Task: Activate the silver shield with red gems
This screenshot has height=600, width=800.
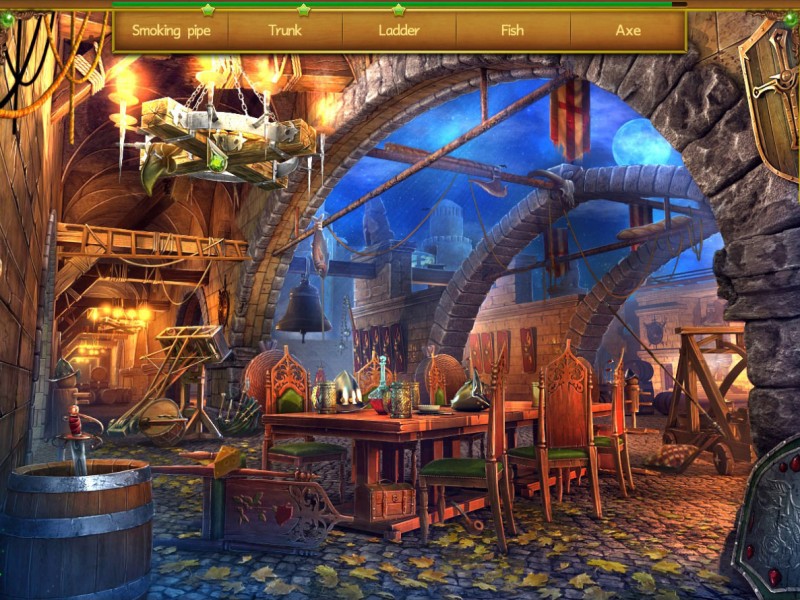Action: 770,520
